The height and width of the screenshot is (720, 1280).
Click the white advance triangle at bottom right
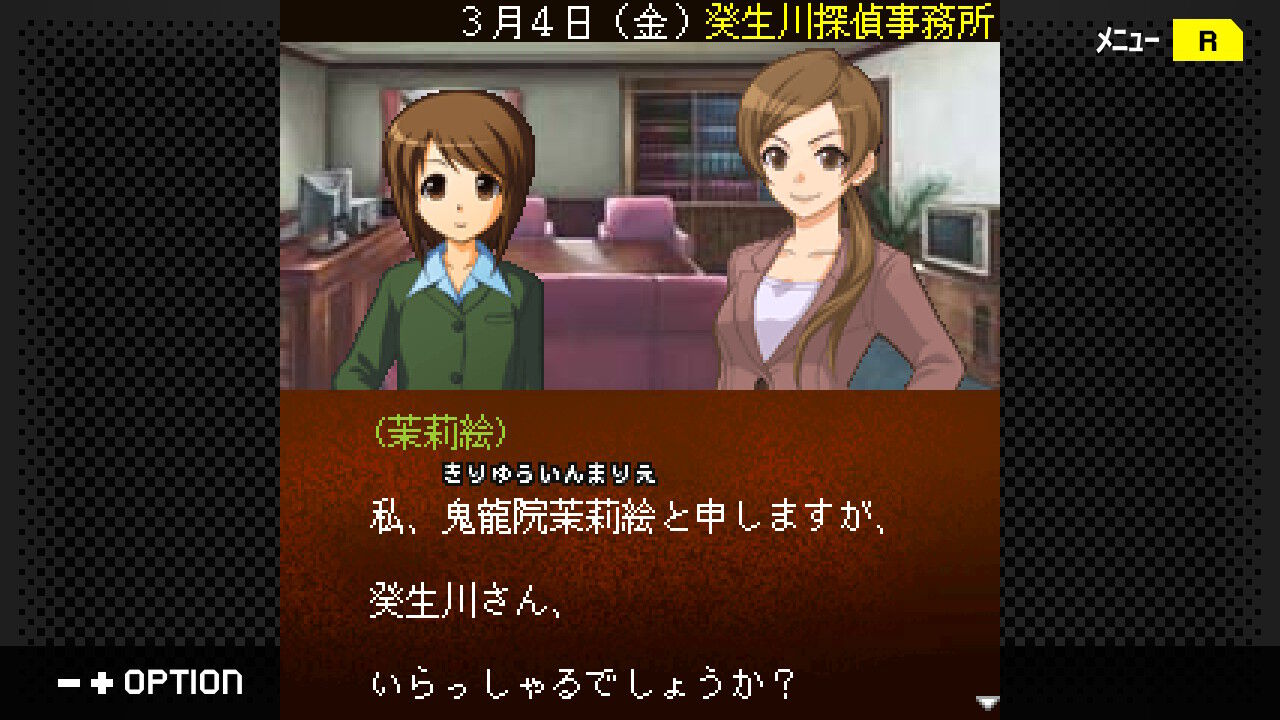(x=986, y=701)
